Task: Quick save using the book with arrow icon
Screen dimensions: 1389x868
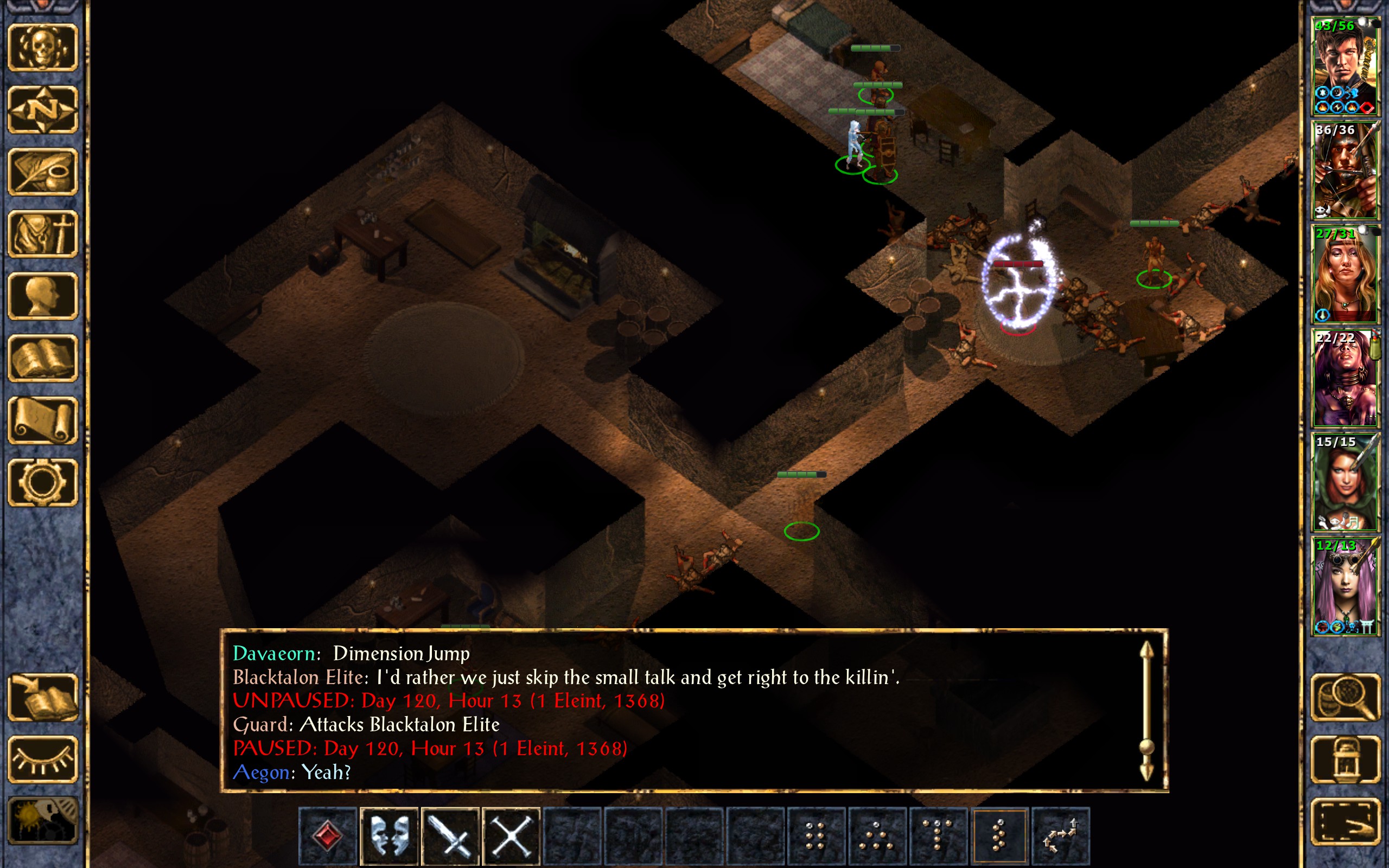Action: tap(42, 697)
